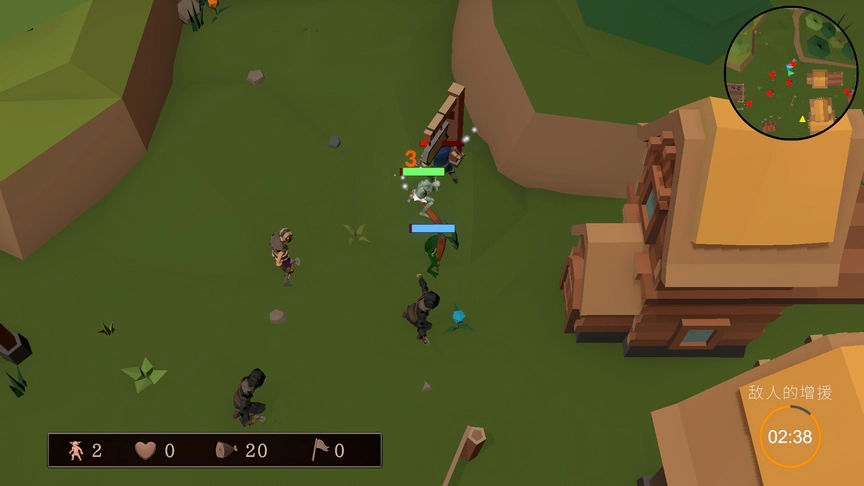
Task: Click the circular minimap
Action: point(791,73)
